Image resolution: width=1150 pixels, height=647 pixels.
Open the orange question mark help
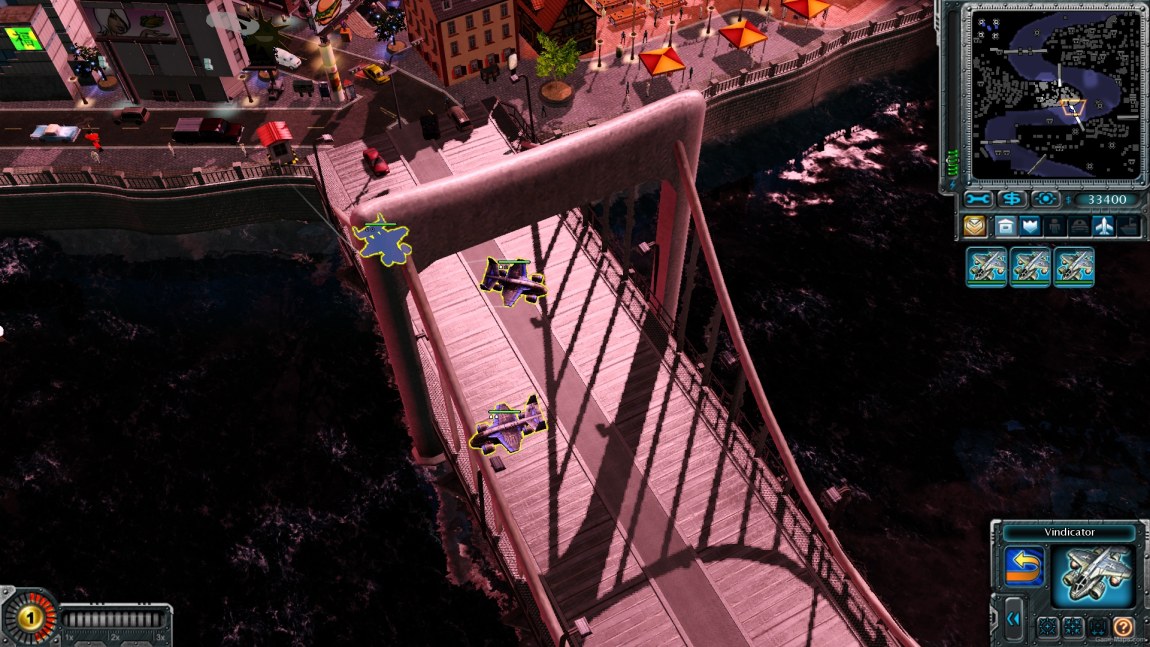[1124, 627]
